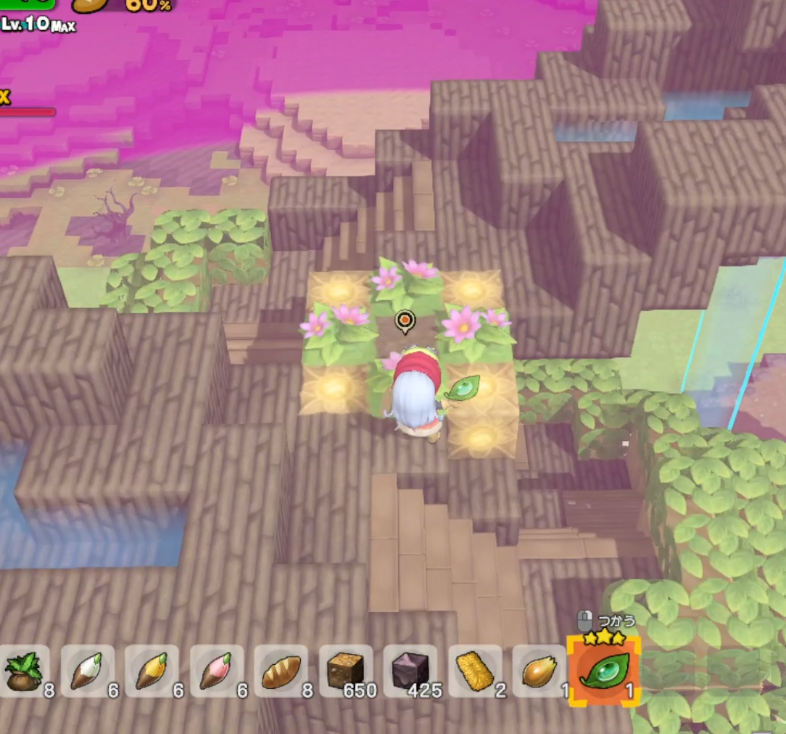The height and width of the screenshot is (734, 786).
Task: Select the dark stone block stack of 425
Action: click(x=410, y=671)
